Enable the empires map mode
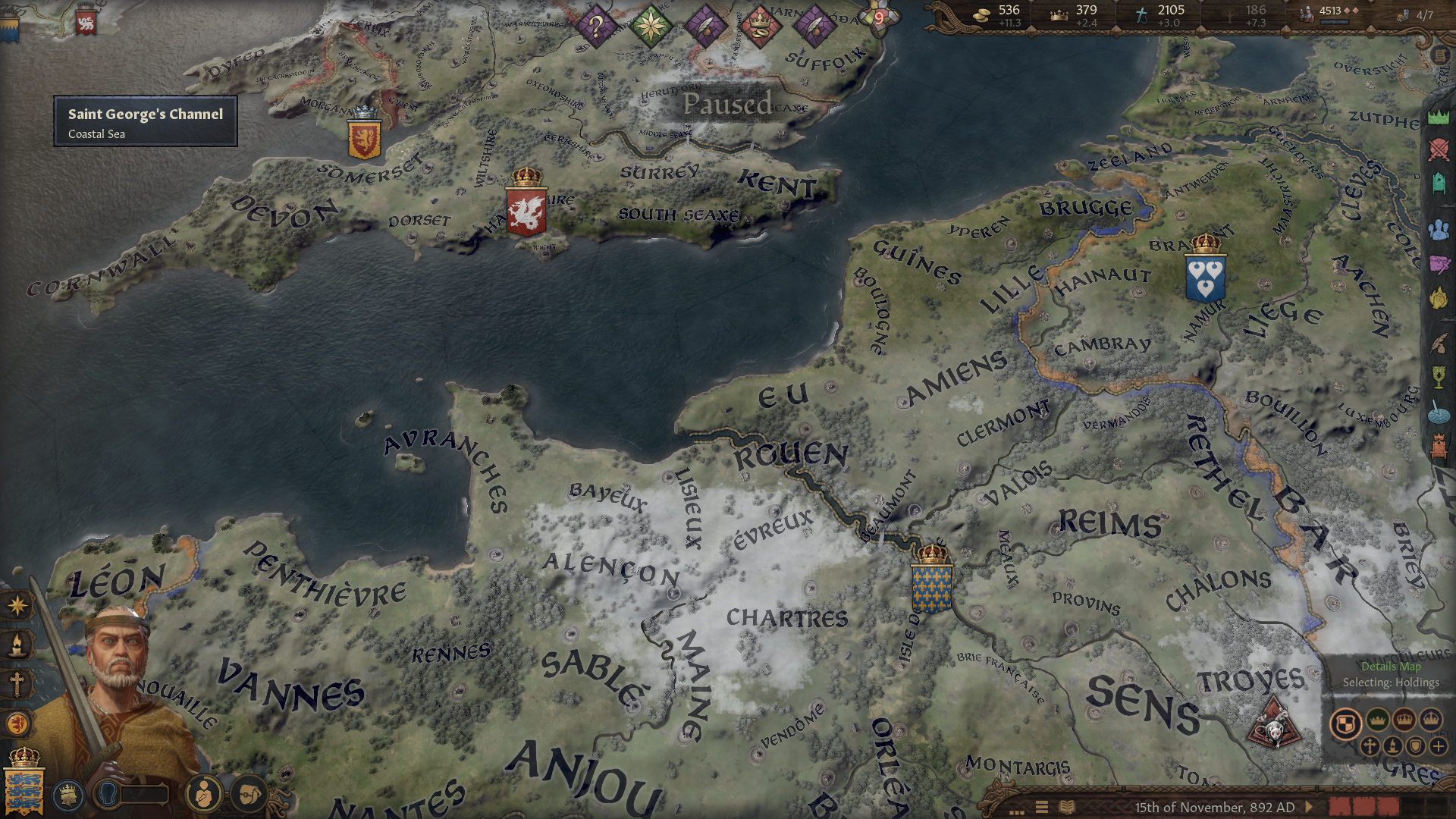 (x=1431, y=720)
